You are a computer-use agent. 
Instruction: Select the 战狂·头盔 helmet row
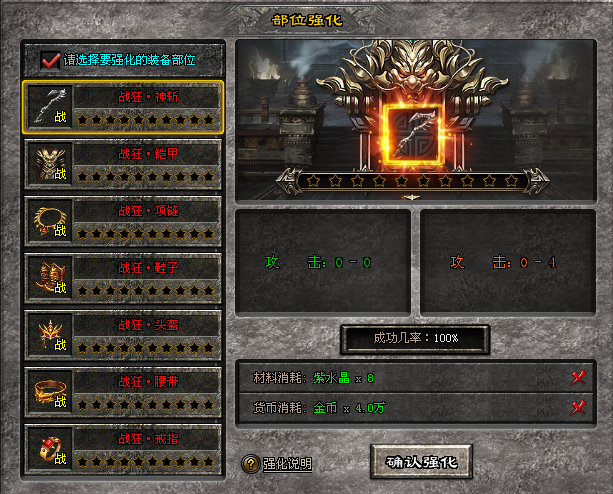pos(123,335)
